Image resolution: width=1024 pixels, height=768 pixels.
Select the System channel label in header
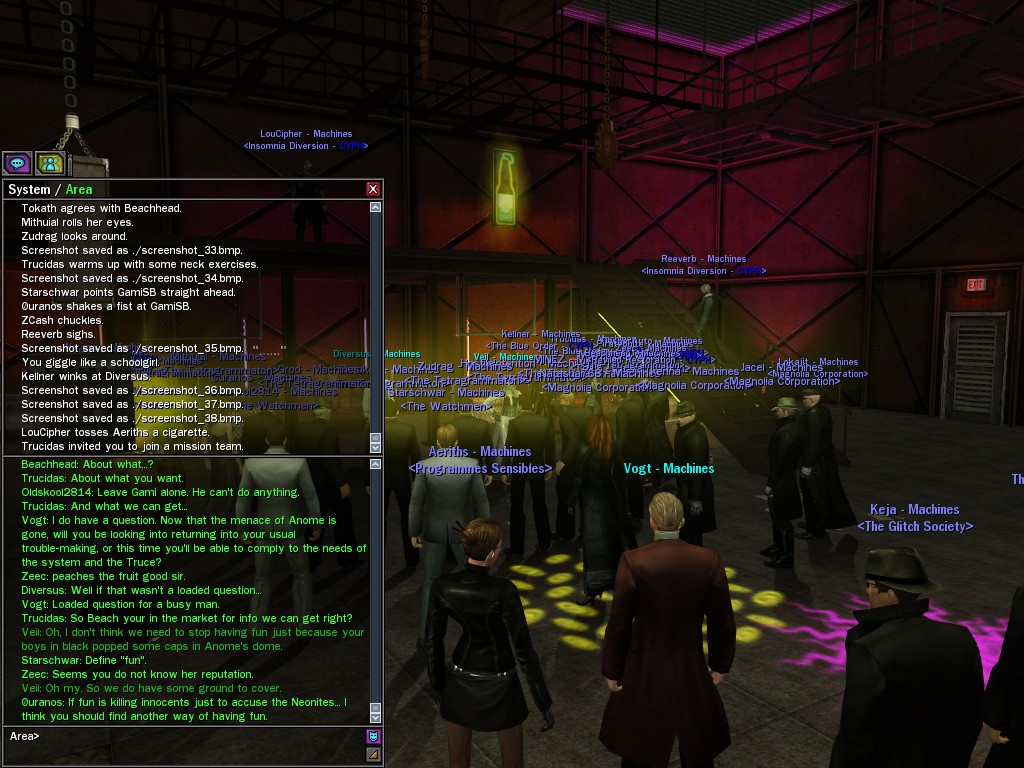(29, 189)
